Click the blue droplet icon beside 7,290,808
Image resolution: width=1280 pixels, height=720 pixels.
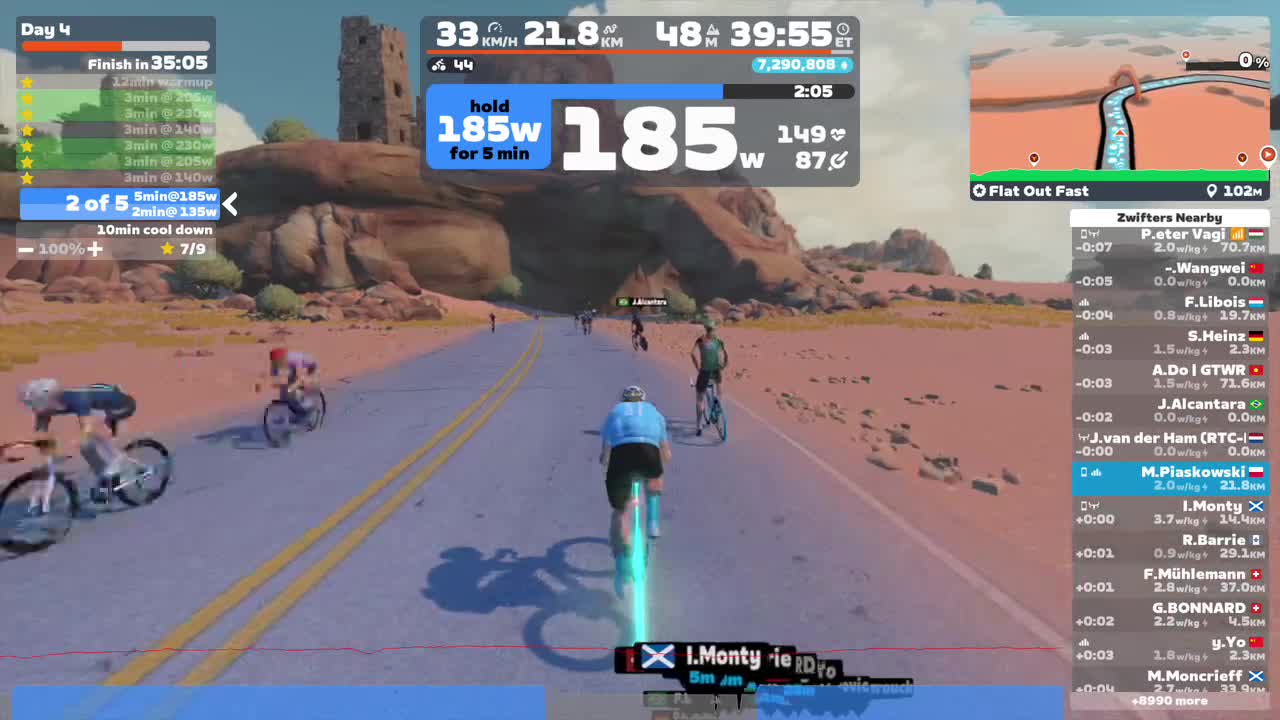[x=843, y=65]
